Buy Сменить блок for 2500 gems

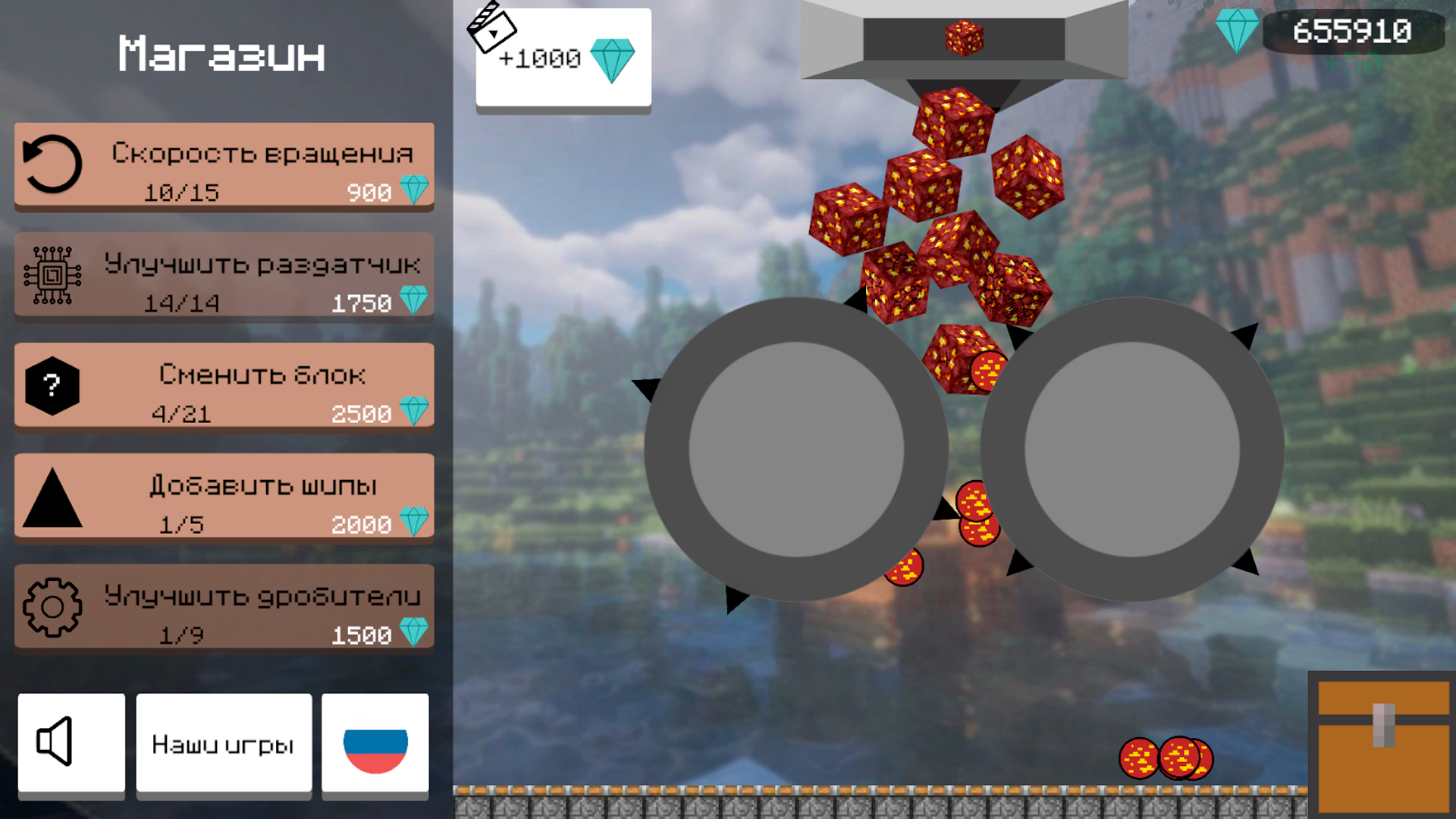(x=224, y=387)
